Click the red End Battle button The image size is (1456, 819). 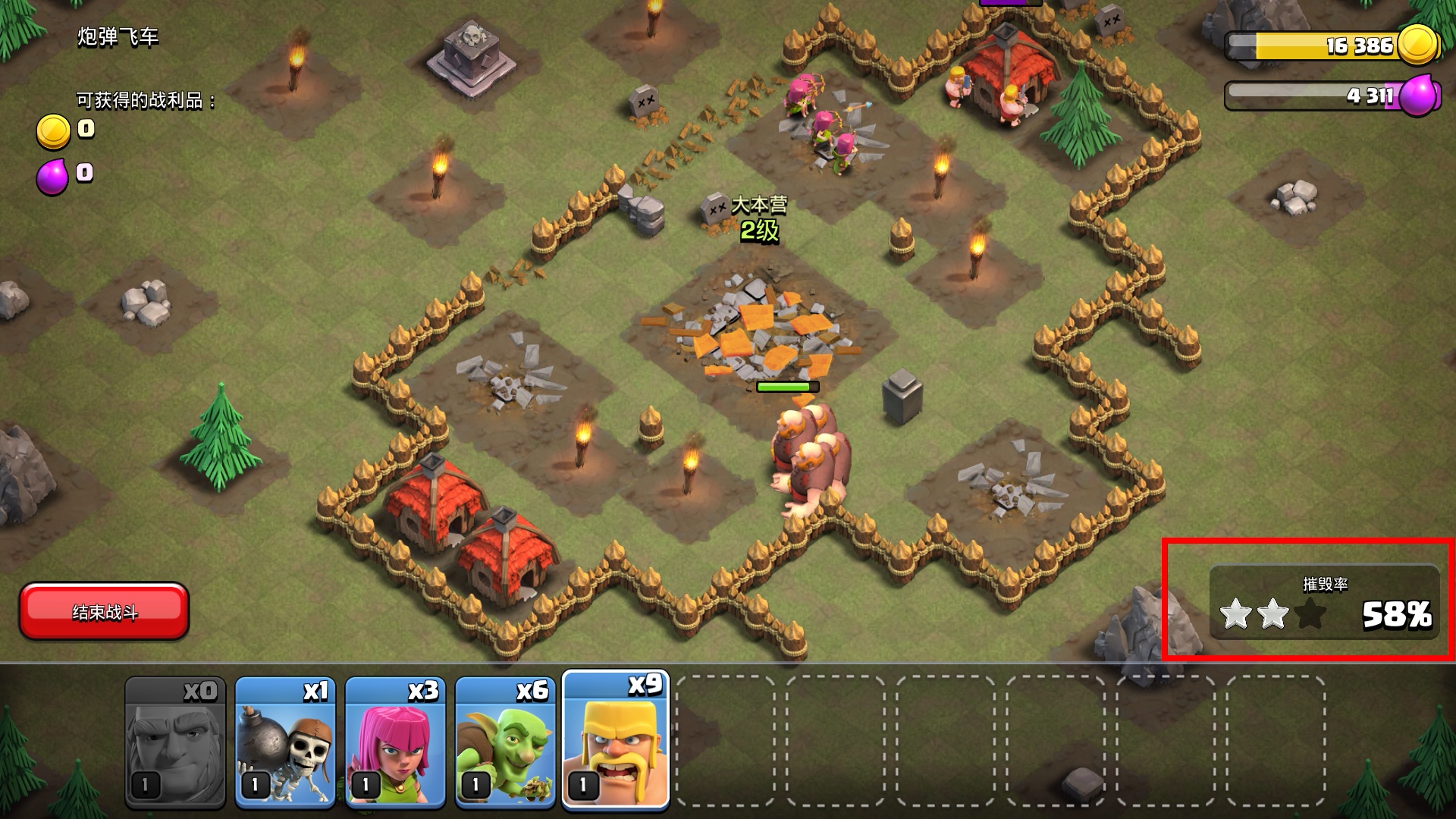coord(104,611)
